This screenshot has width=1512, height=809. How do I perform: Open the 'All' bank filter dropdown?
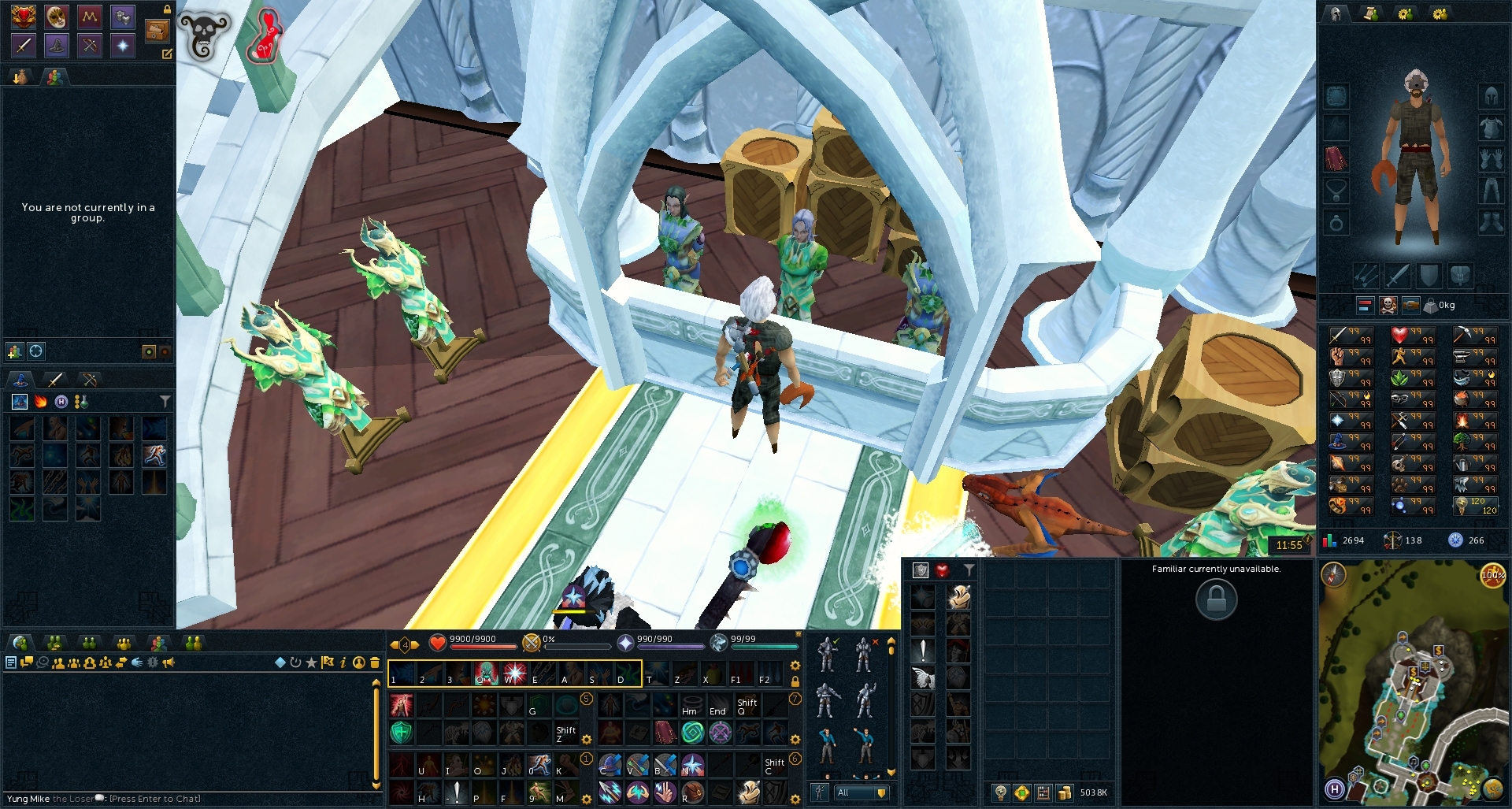[x=861, y=793]
